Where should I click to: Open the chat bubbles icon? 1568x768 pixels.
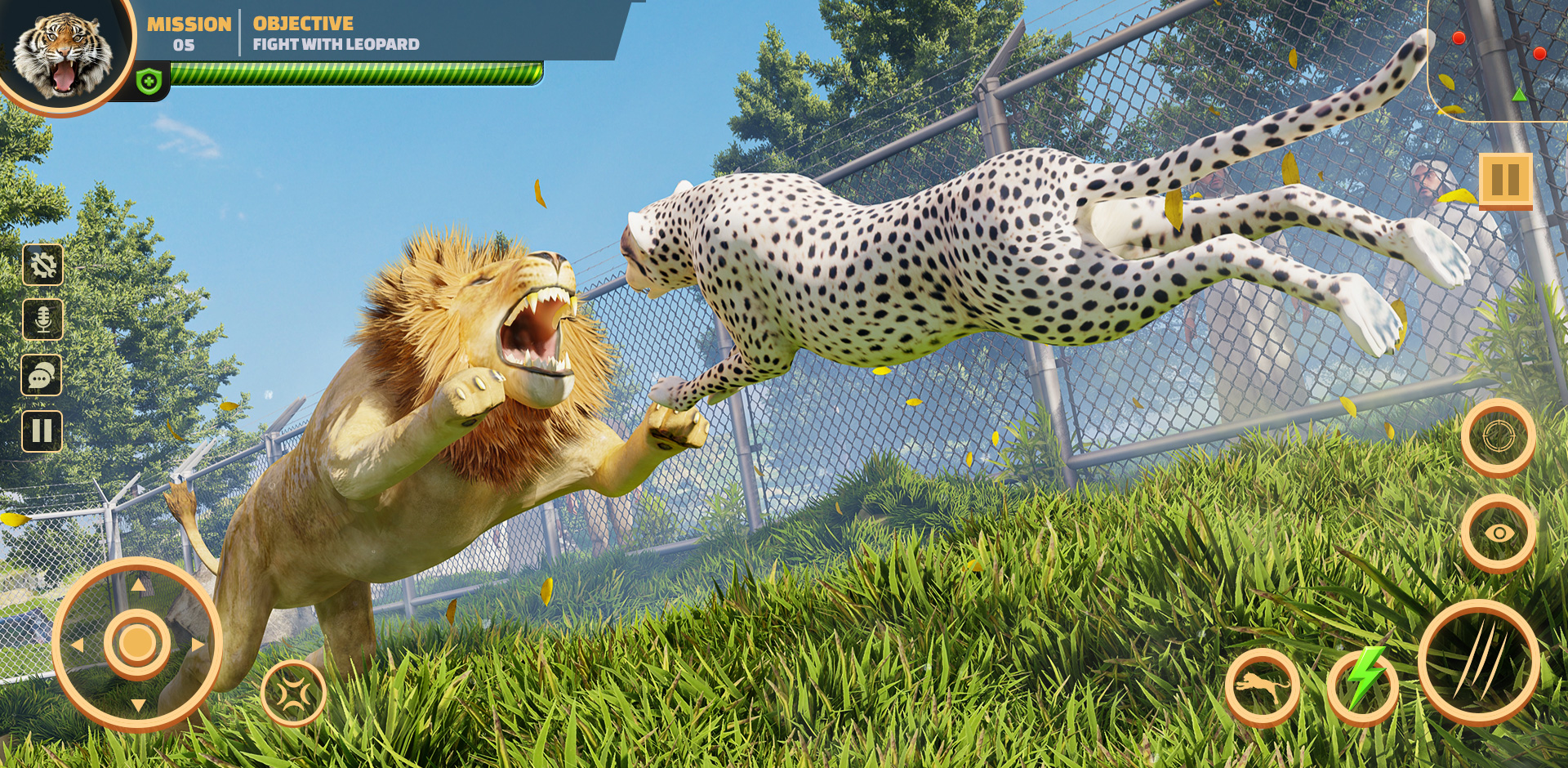[x=42, y=375]
